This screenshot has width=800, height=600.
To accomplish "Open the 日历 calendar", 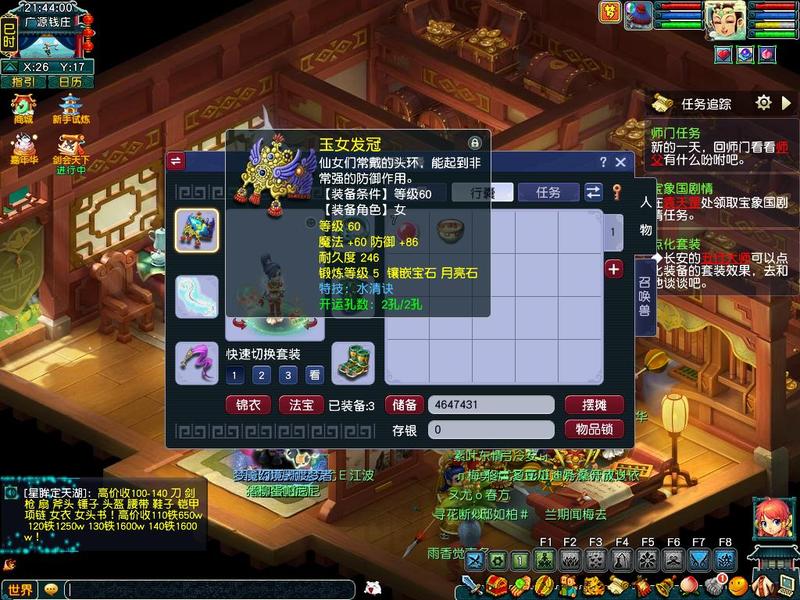I will [70, 82].
